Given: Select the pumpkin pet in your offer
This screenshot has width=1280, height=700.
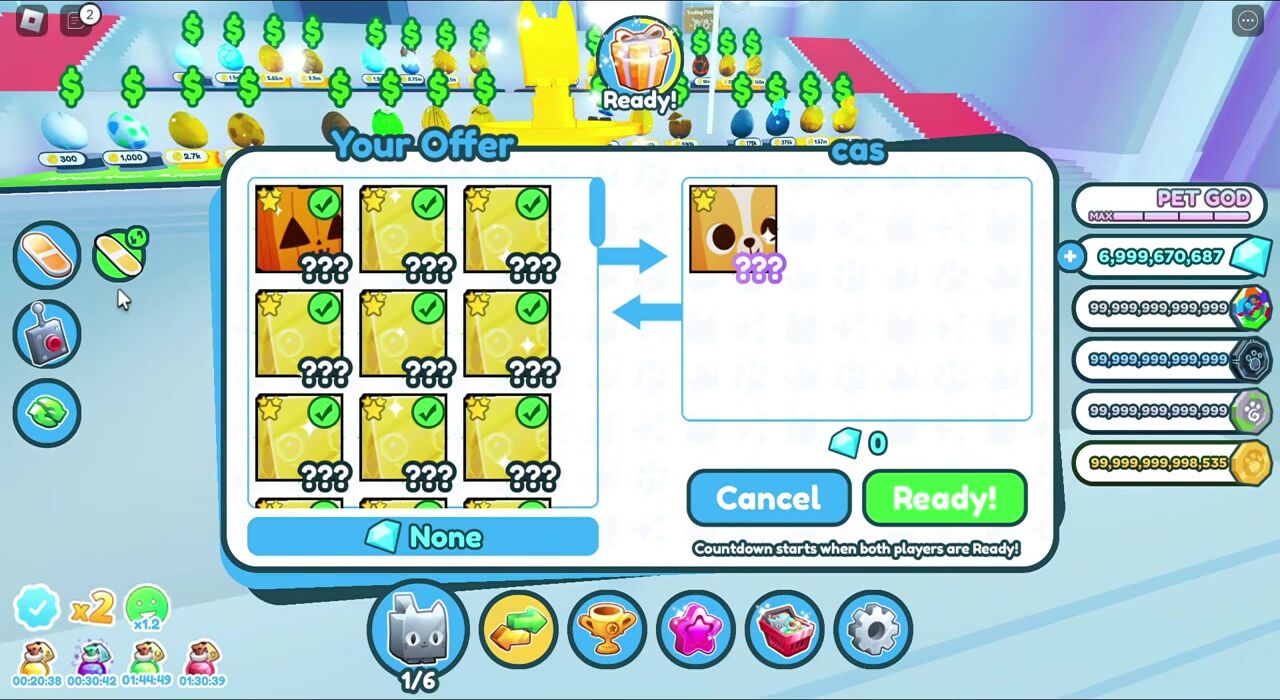Looking at the screenshot, I should (299, 229).
